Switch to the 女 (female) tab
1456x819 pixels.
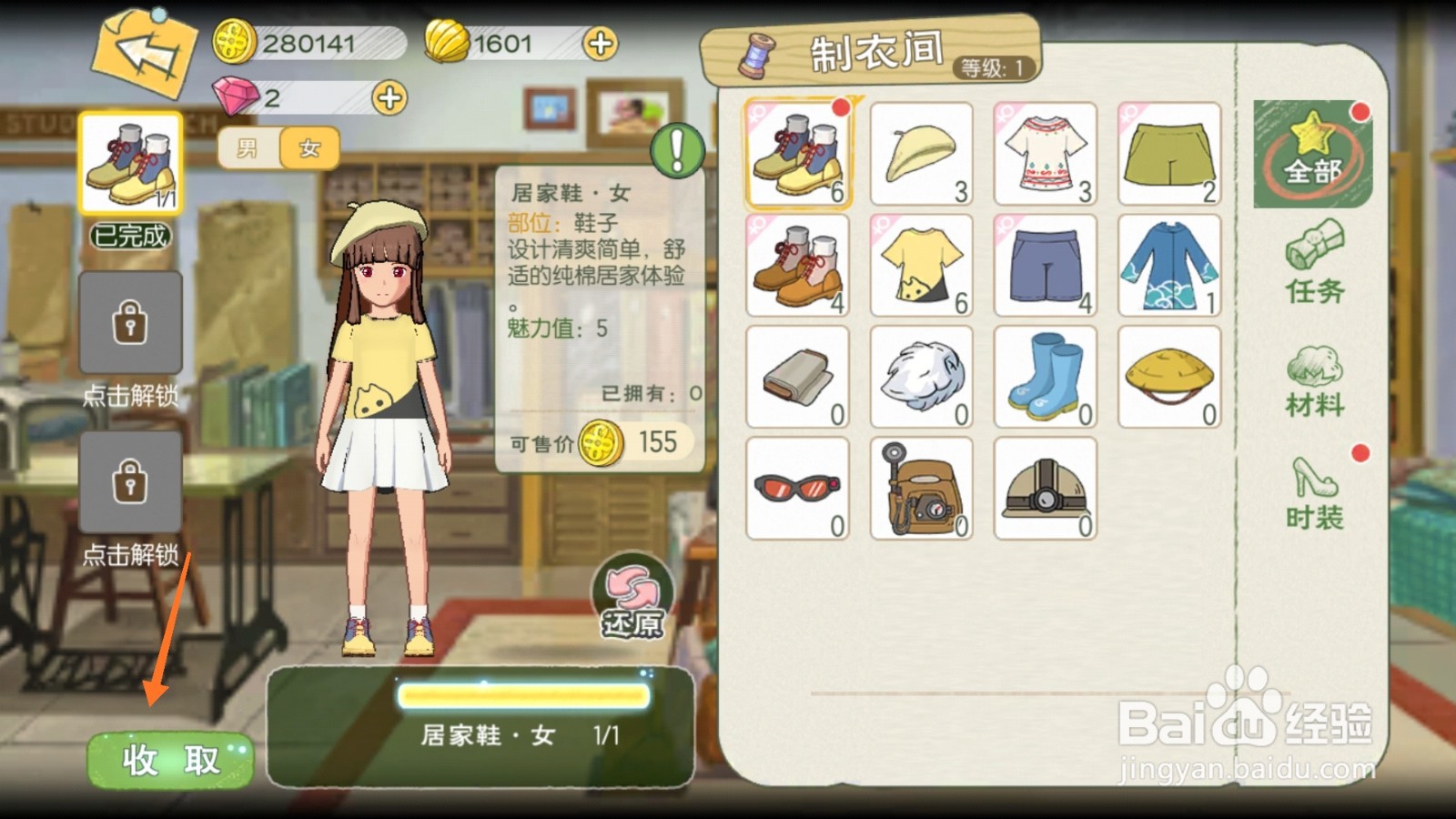pyautogui.click(x=307, y=148)
